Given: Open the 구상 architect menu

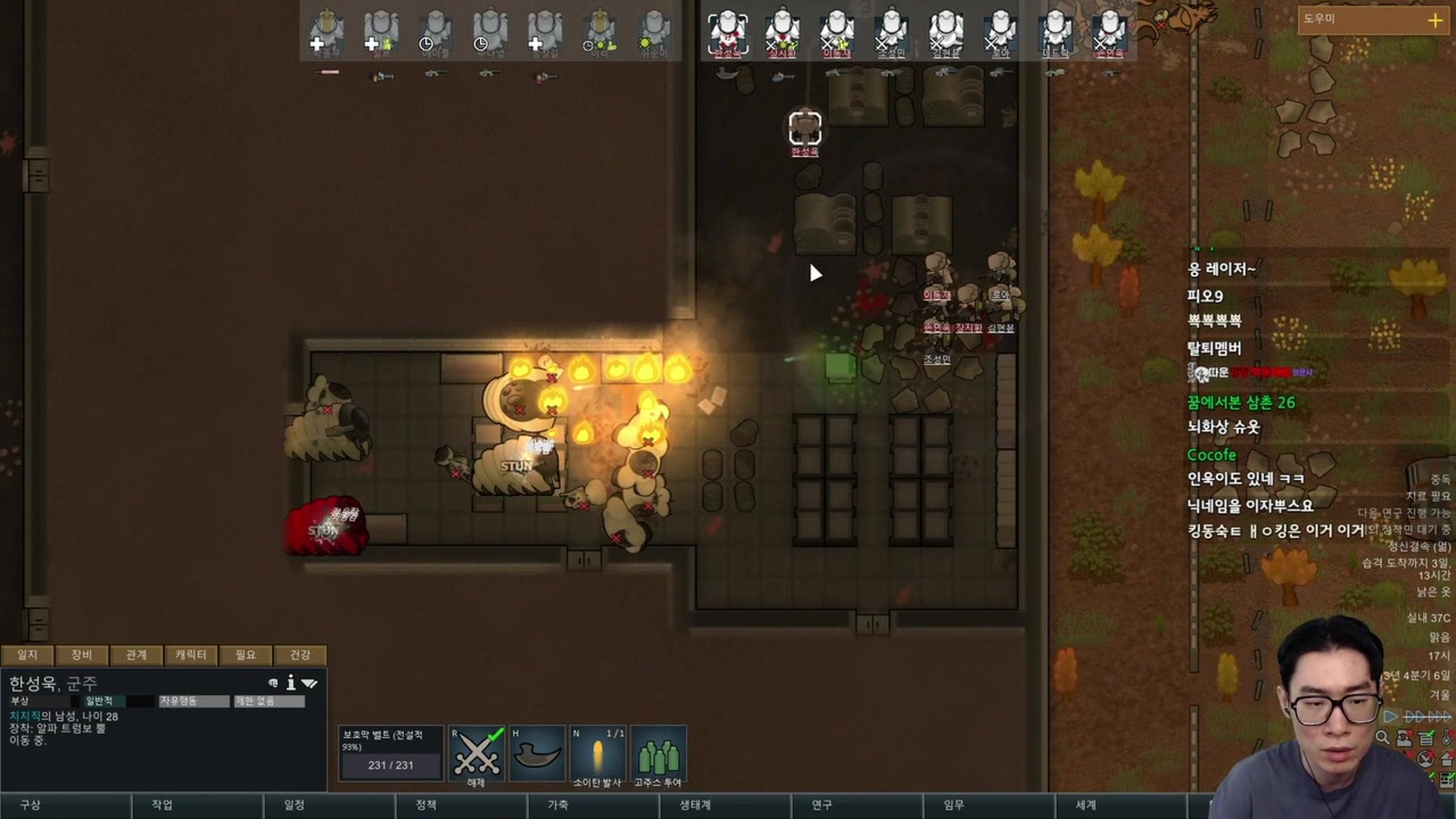Looking at the screenshot, I should tap(31, 805).
